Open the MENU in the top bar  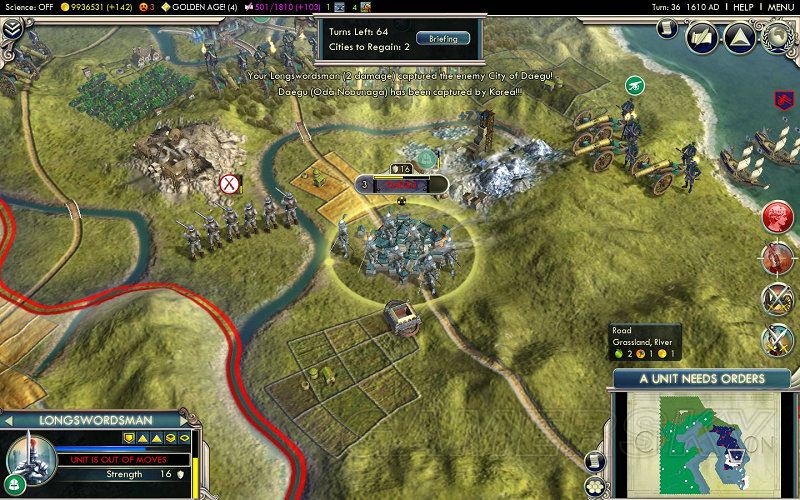(781, 6)
